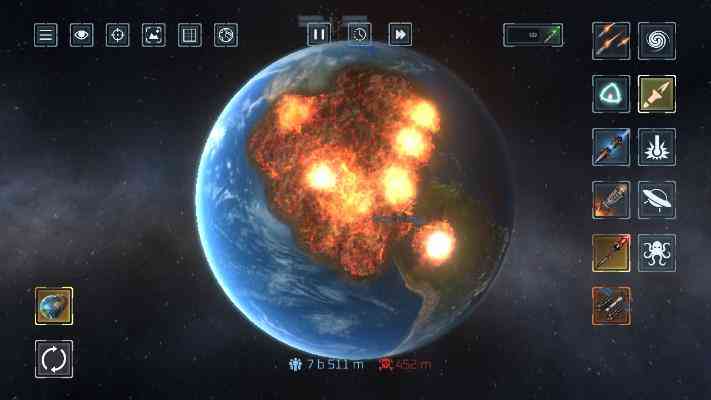Activate the laser beam blast weapon
Image resolution: width=711 pixels, height=400 pixels.
[x=657, y=147]
